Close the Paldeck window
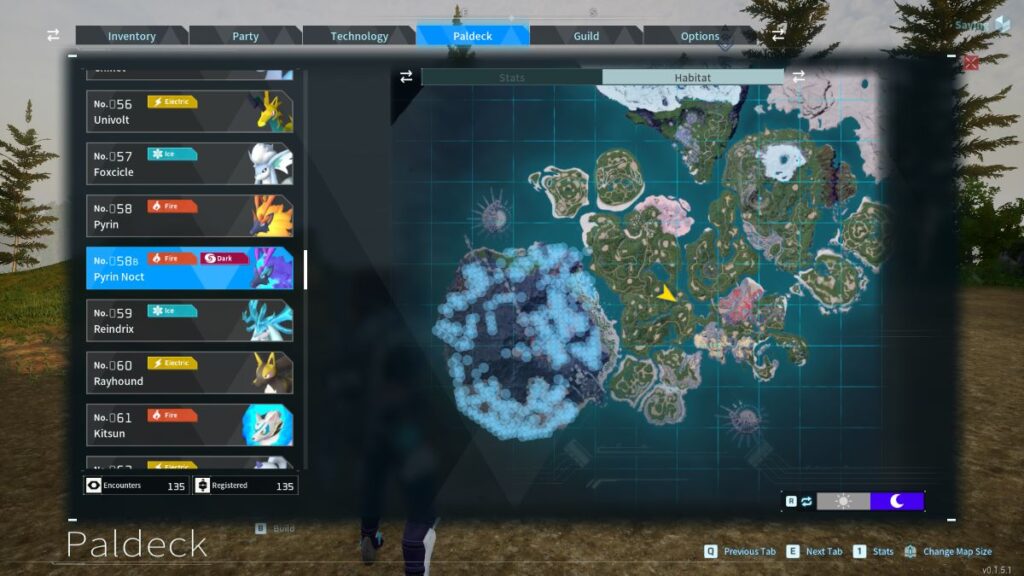 (971, 63)
